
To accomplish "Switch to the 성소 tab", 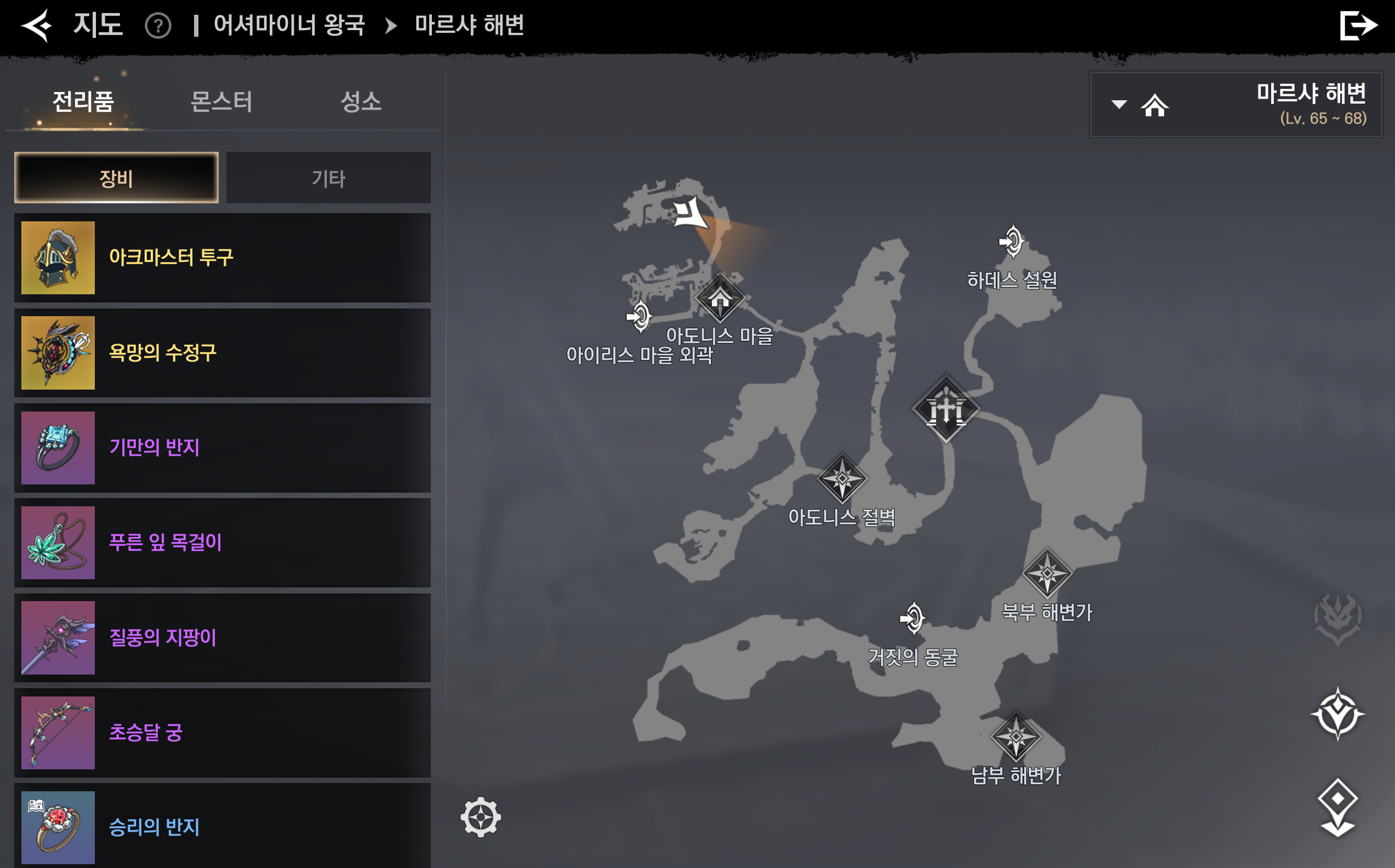I will pyautogui.click(x=361, y=101).
